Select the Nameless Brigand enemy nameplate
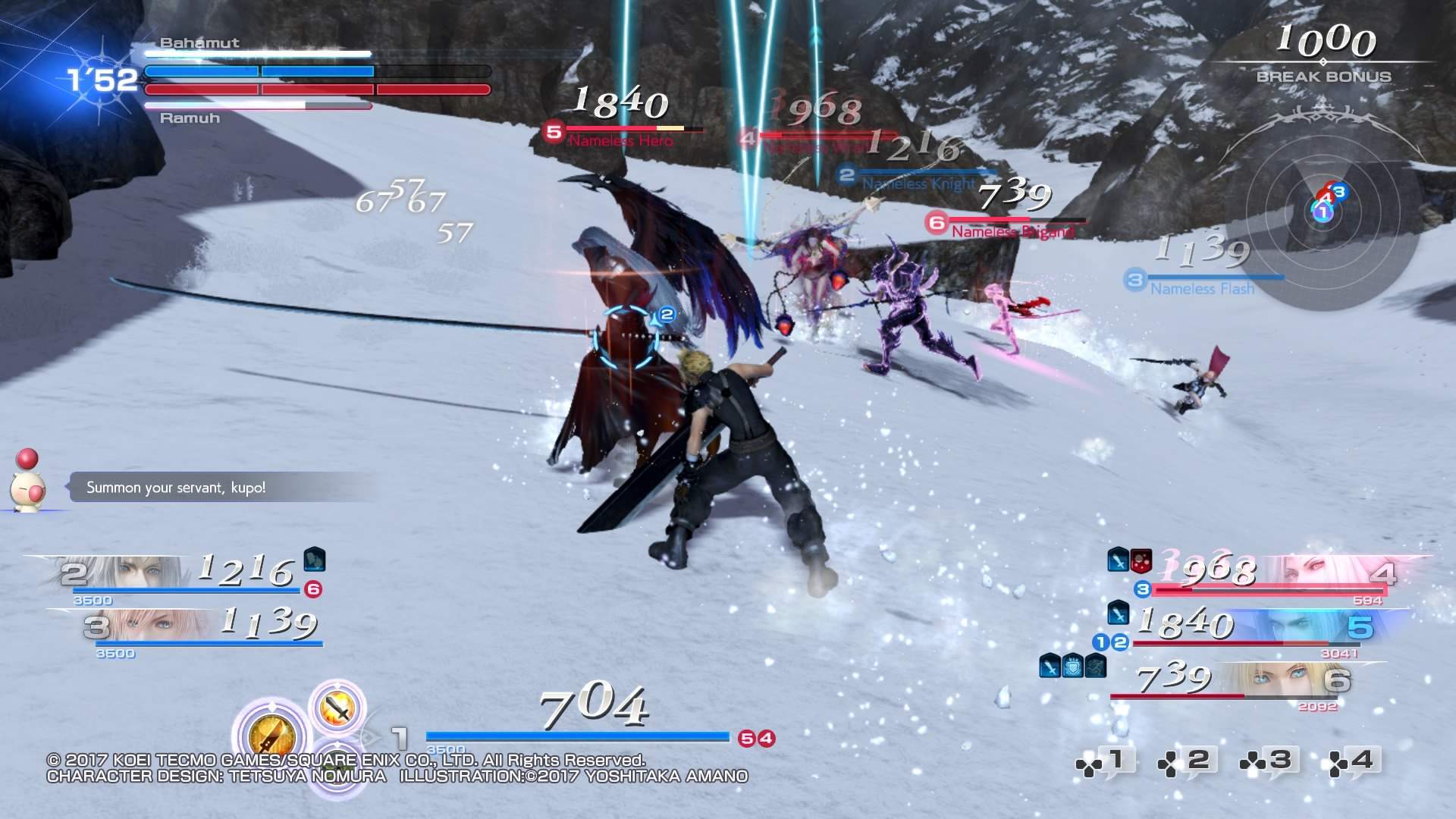Viewport: 1456px width, 819px height. coord(1012,232)
